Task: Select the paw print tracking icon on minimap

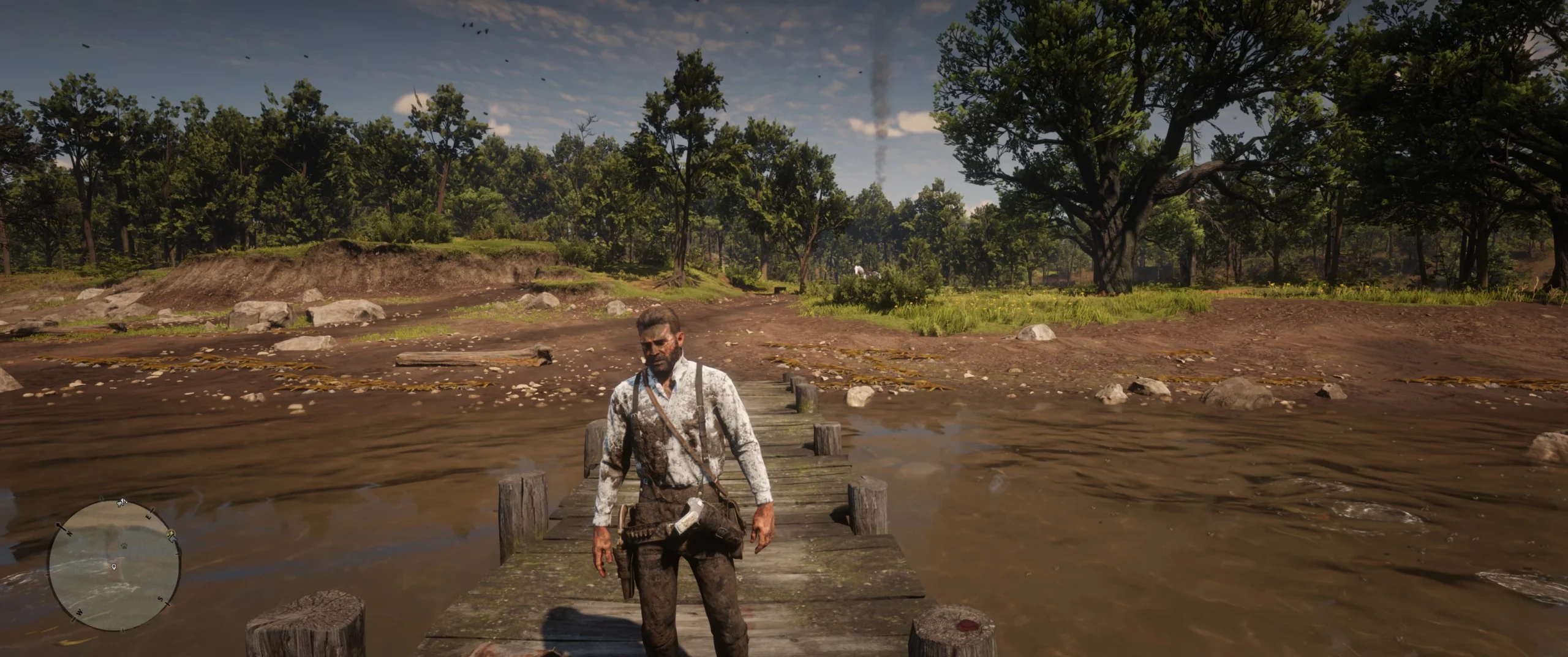Action: pyautogui.click(x=124, y=546)
